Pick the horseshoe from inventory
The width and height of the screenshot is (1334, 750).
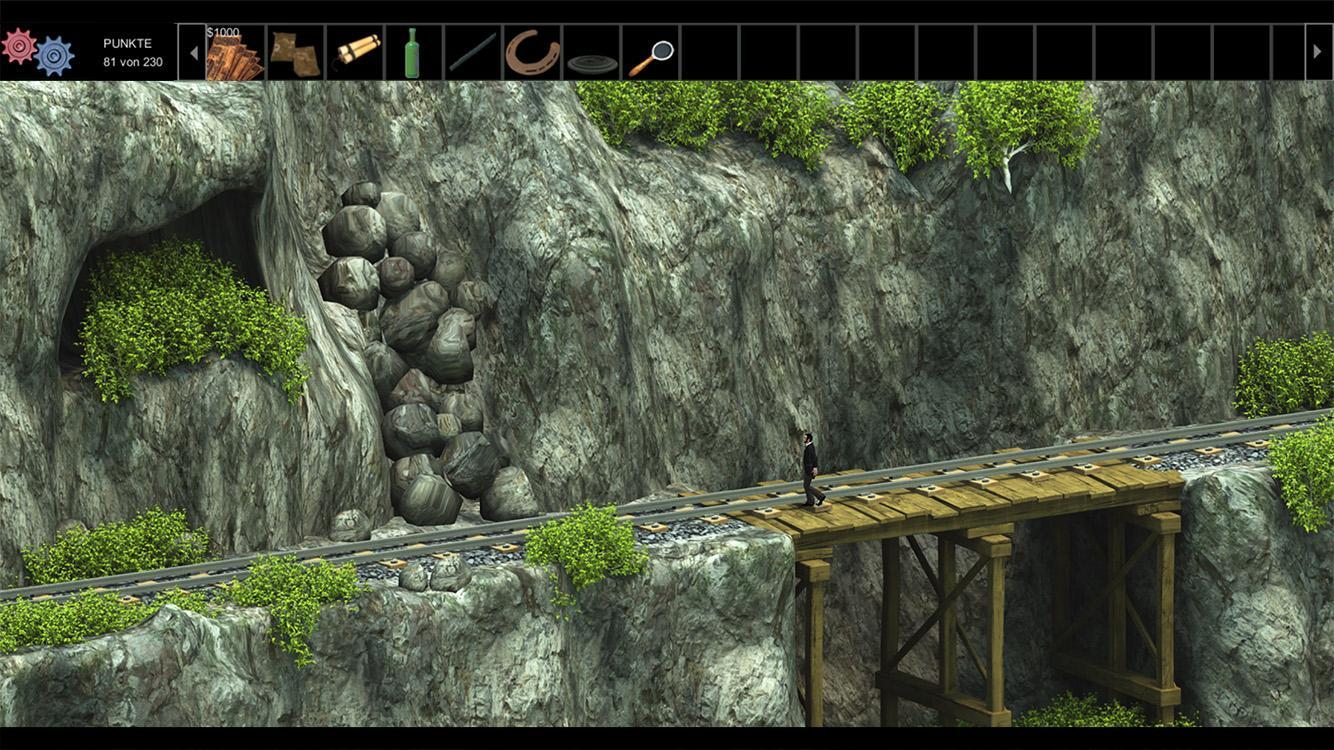pos(531,52)
